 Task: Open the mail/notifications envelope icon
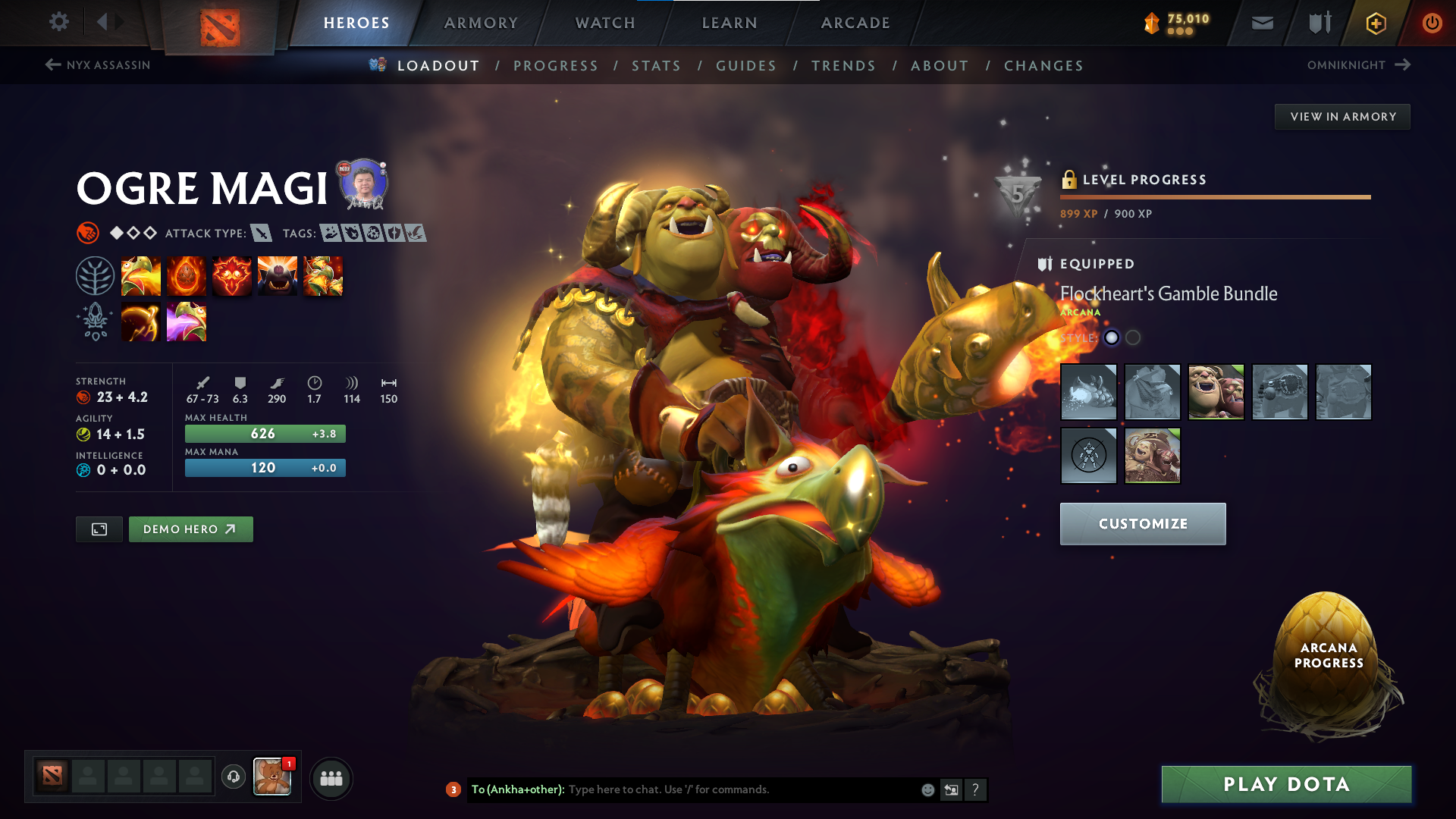[x=1261, y=23]
